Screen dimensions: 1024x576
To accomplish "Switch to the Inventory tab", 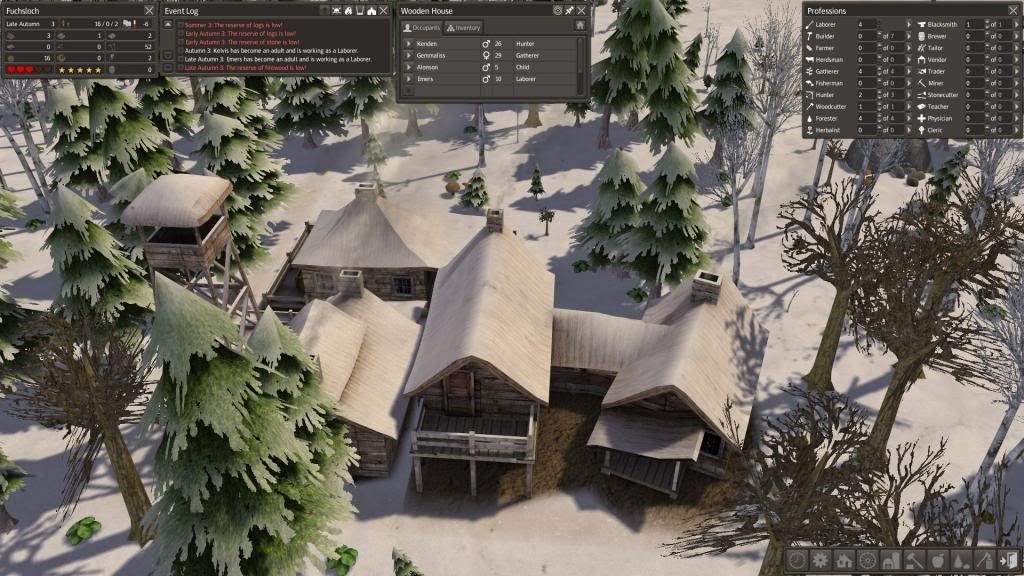I will (x=463, y=28).
